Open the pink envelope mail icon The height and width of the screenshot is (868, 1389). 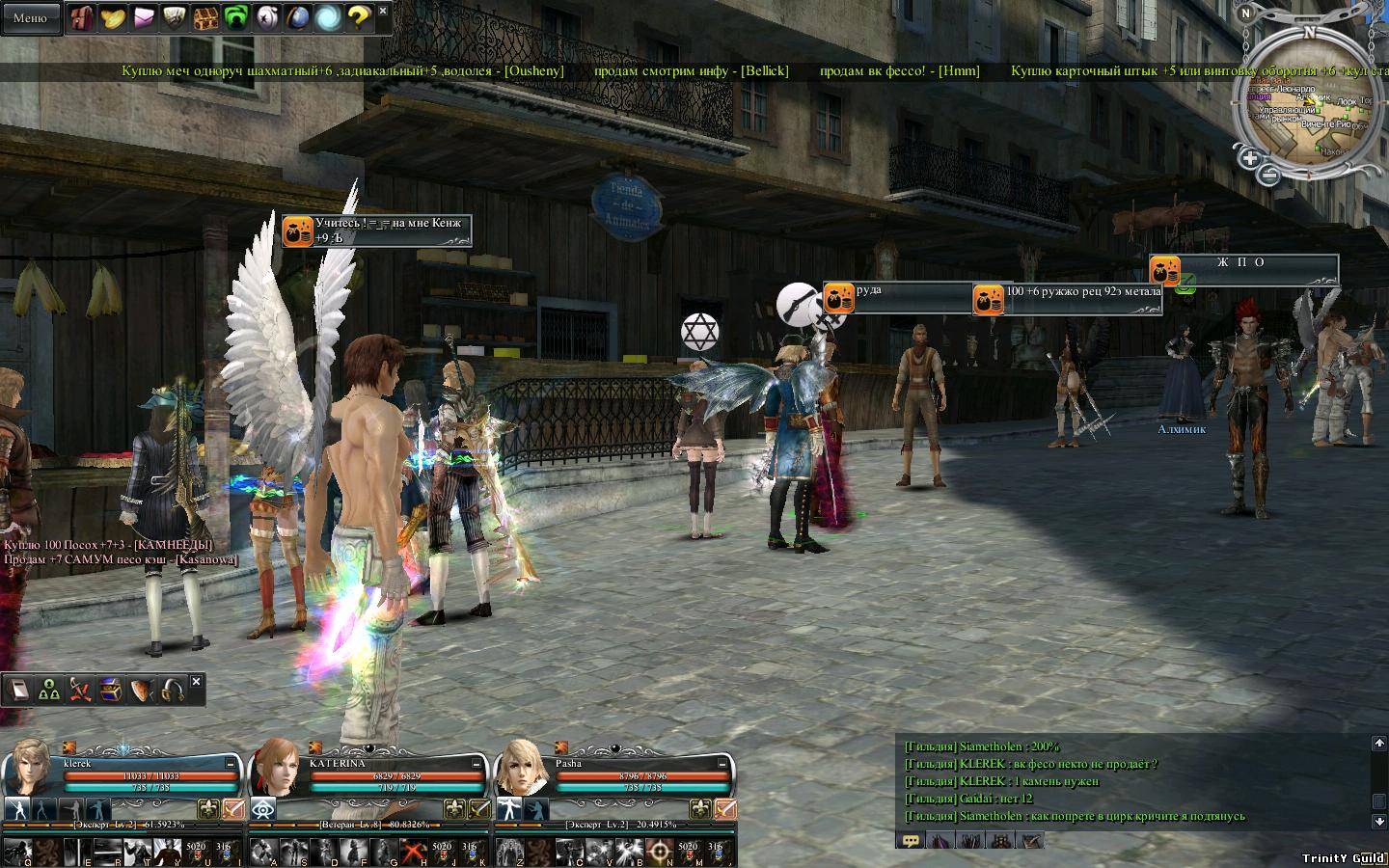point(144,16)
